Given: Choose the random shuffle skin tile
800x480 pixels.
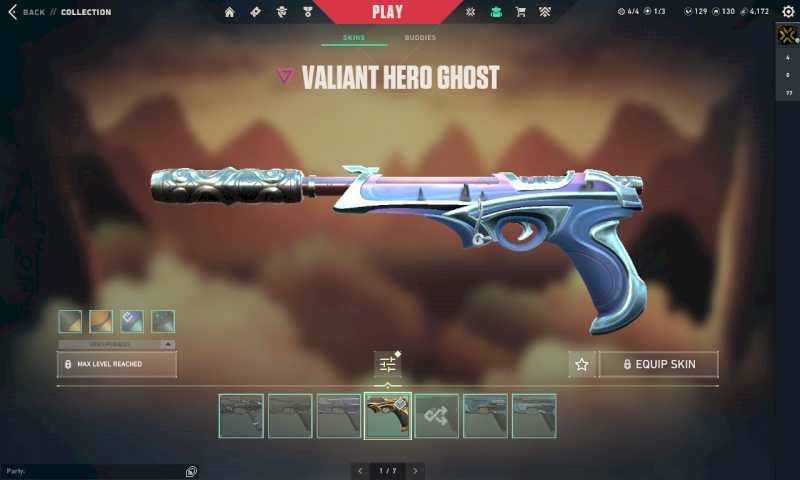Looking at the screenshot, I should pos(436,416).
